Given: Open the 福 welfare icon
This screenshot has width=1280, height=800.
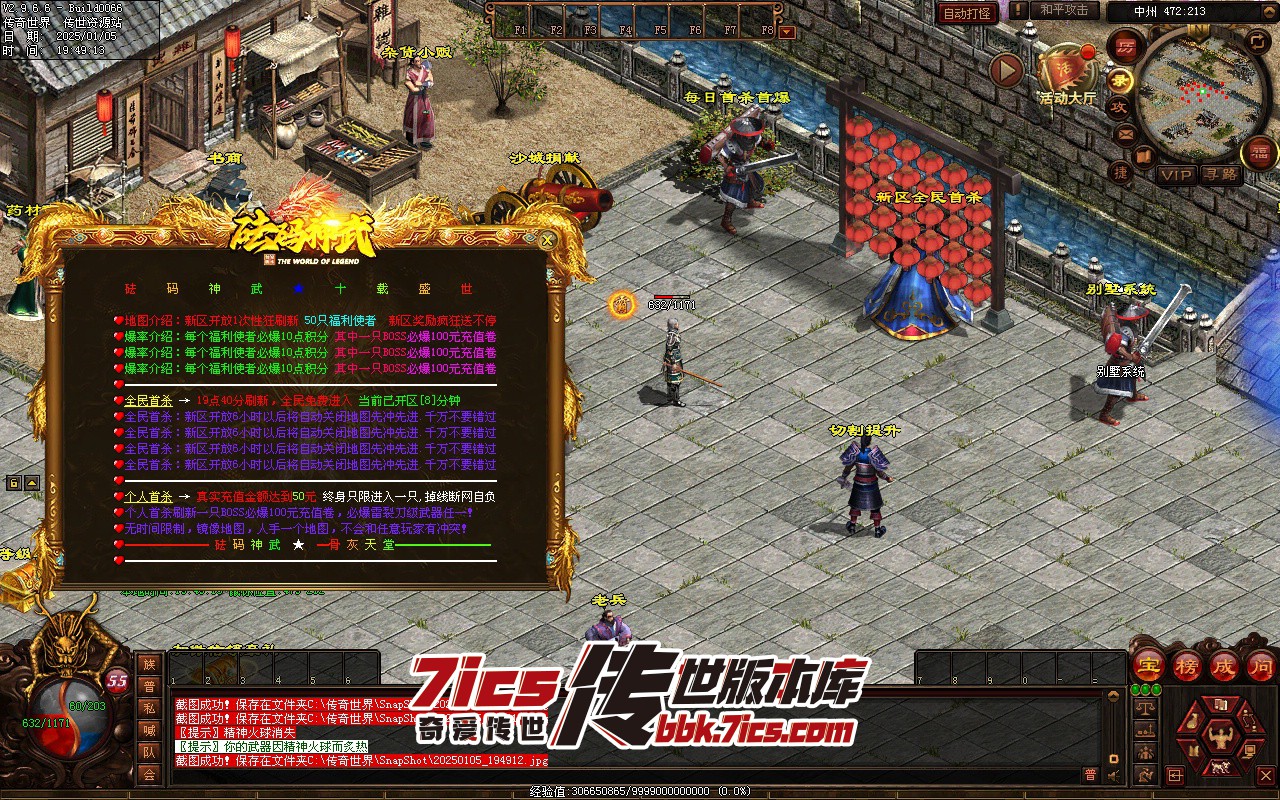Looking at the screenshot, I should (1259, 153).
